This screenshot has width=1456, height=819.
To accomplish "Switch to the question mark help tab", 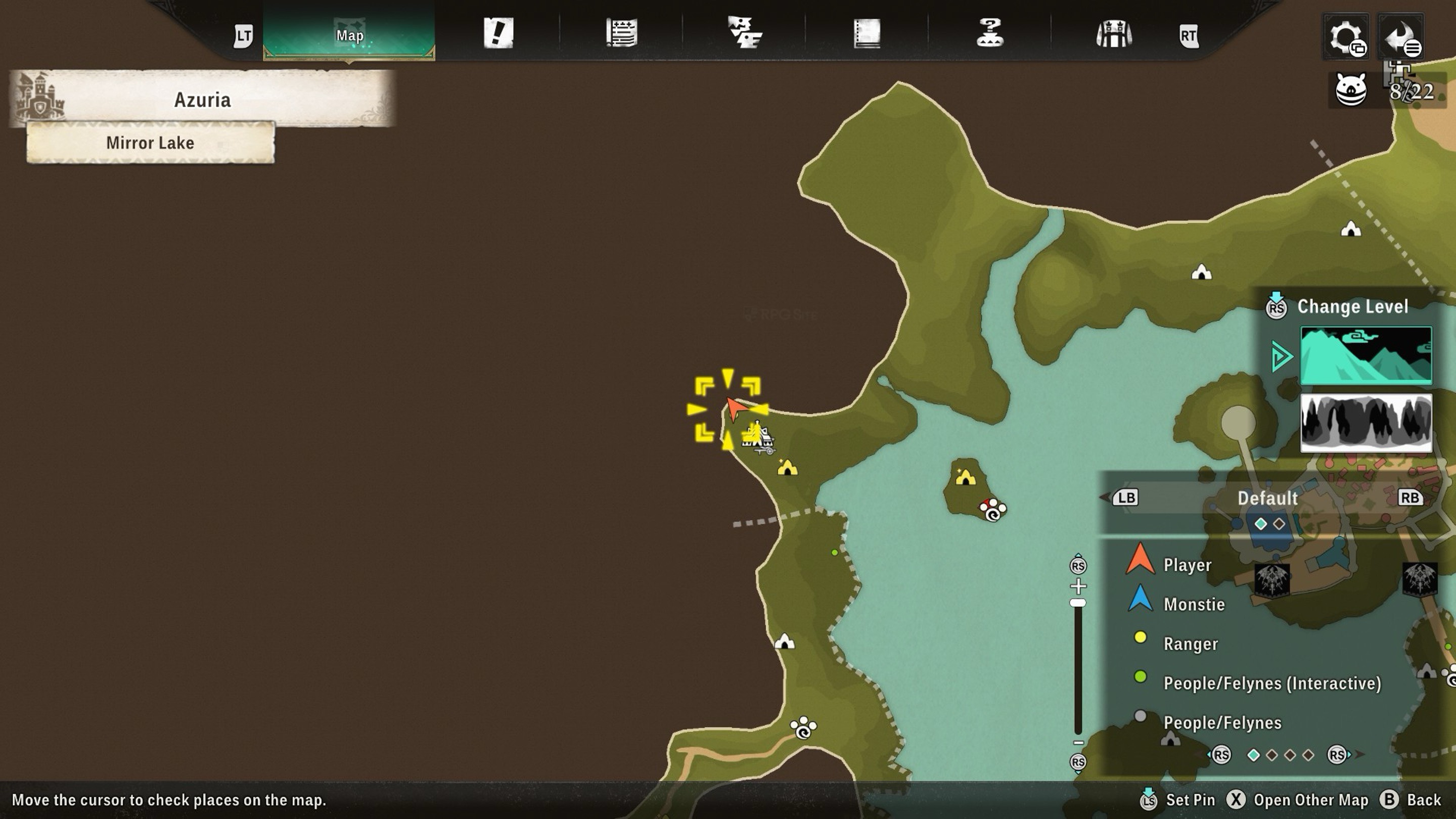I will [x=990, y=33].
